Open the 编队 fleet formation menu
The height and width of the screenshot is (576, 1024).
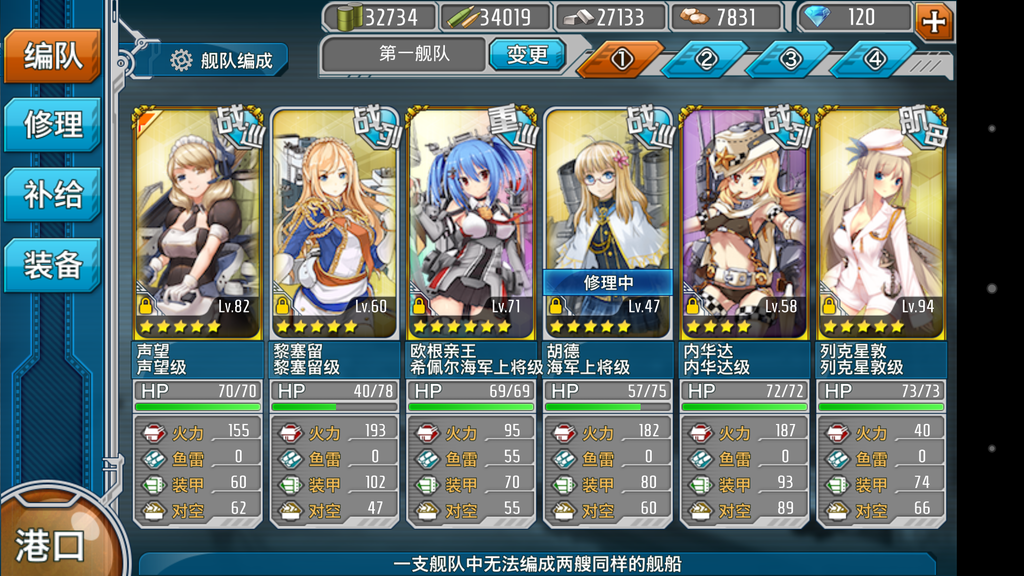point(52,56)
